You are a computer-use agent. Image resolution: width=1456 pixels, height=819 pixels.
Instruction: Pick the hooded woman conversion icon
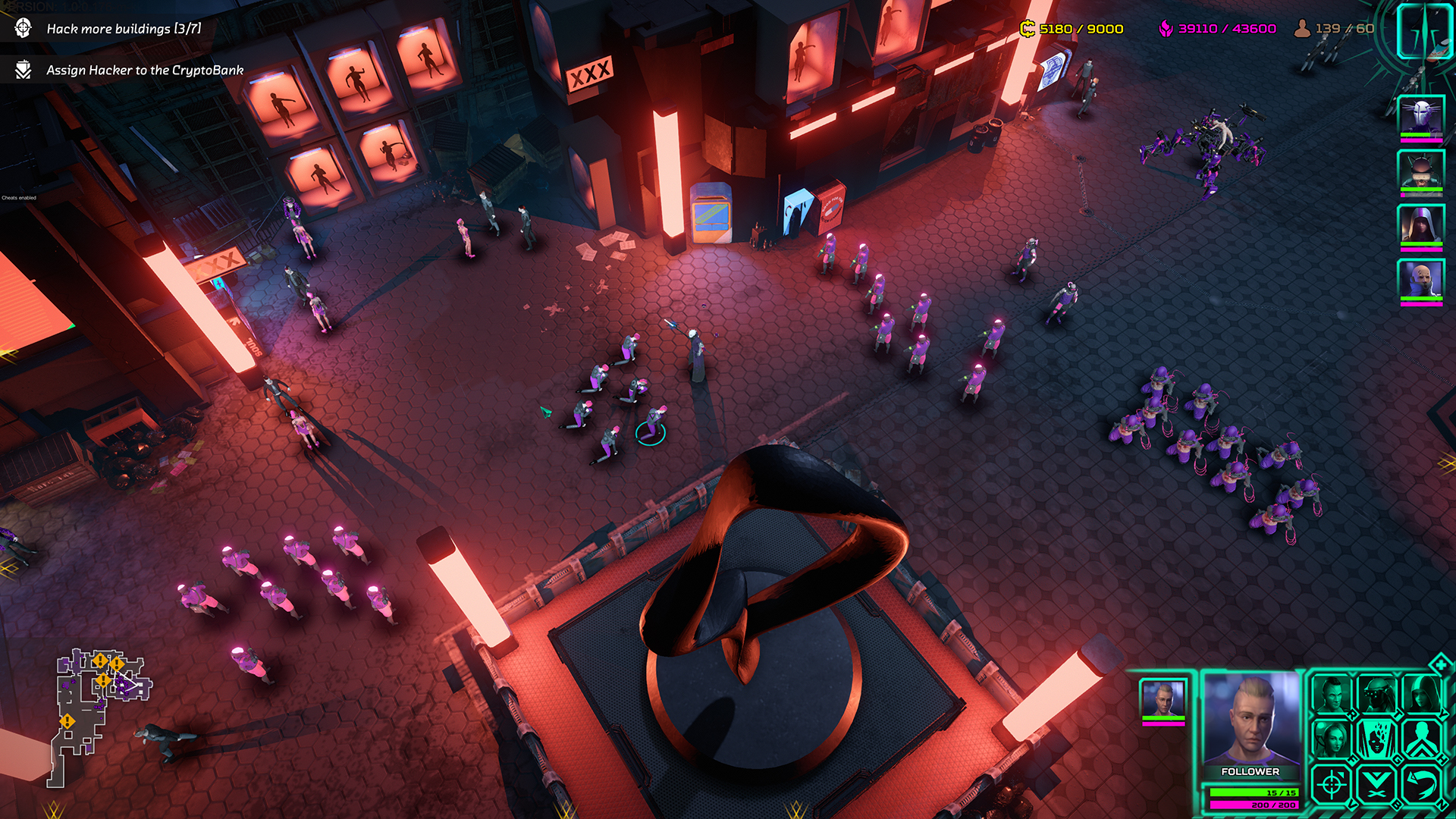[1422, 694]
